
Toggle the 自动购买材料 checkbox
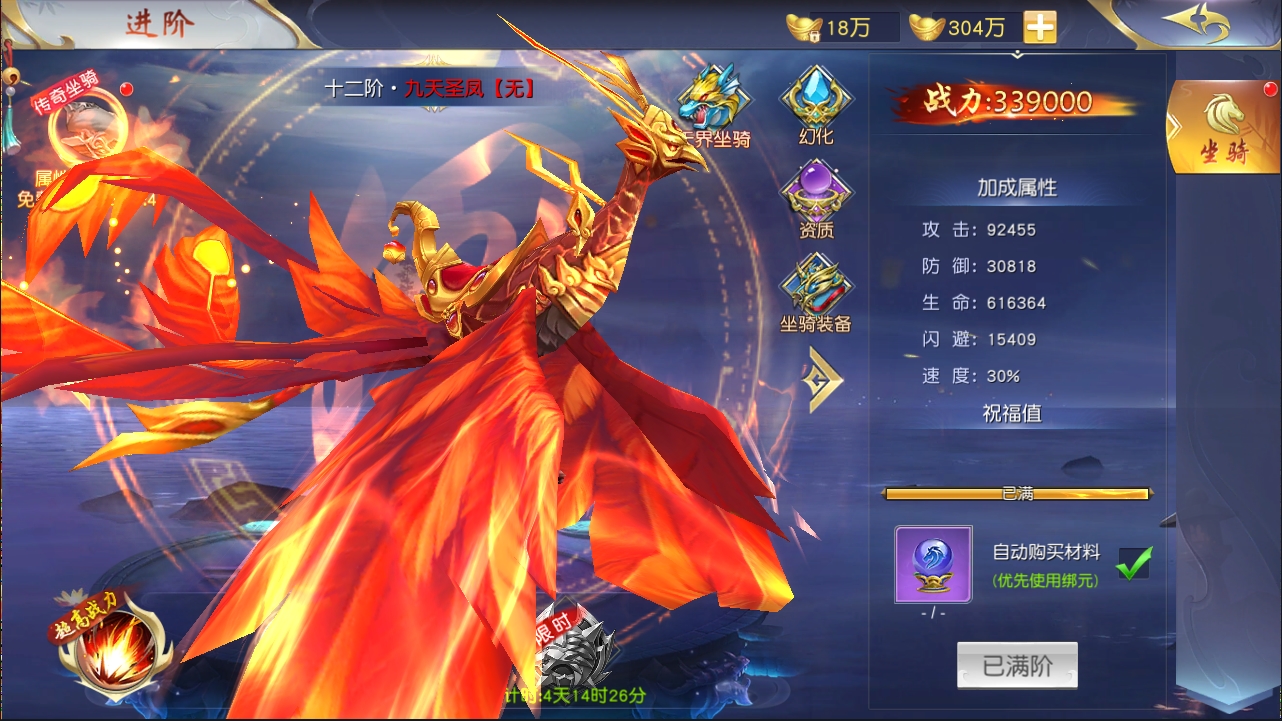[x=1133, y=563]
